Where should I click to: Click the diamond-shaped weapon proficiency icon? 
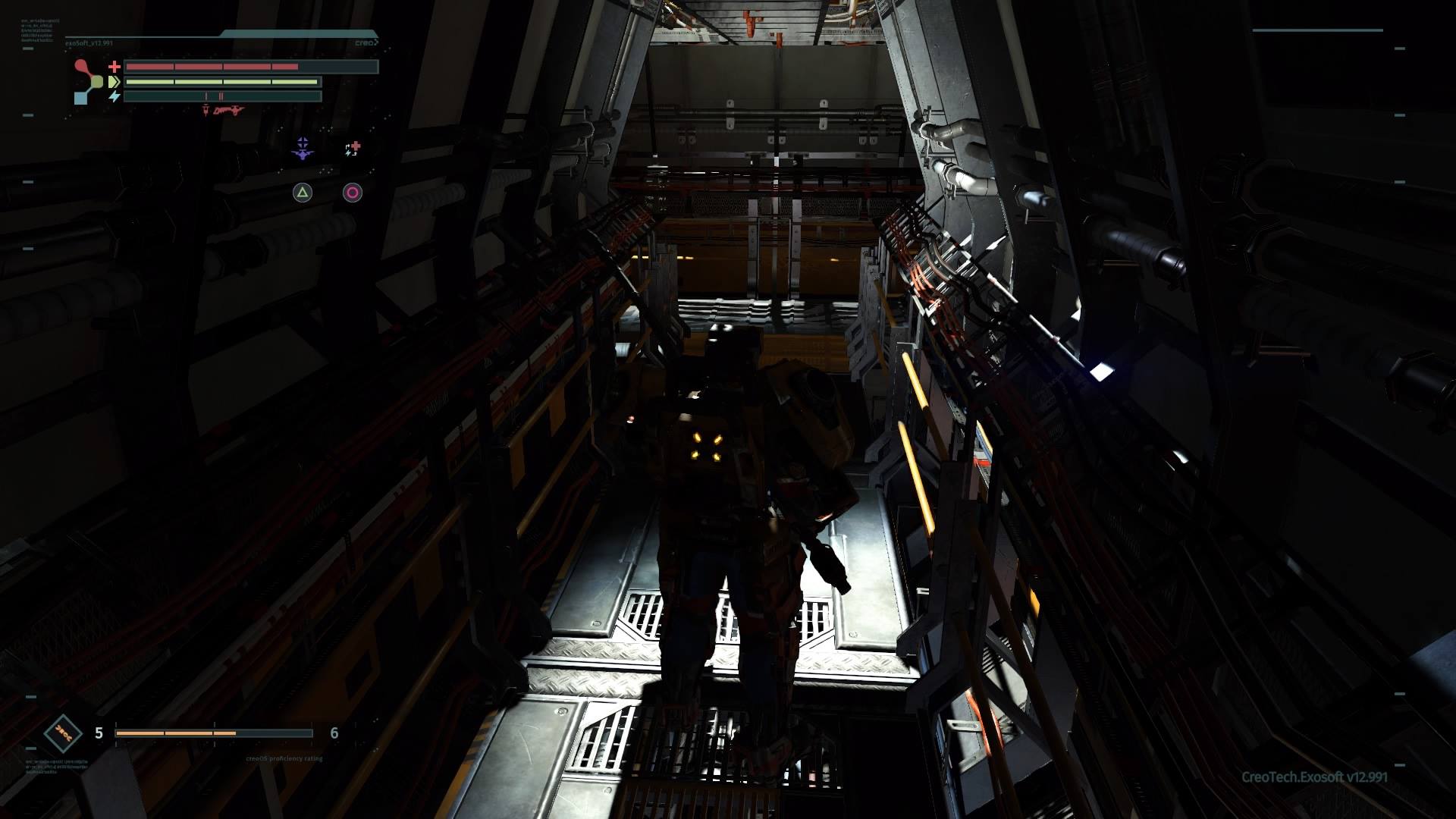click(x=63, y=733)
